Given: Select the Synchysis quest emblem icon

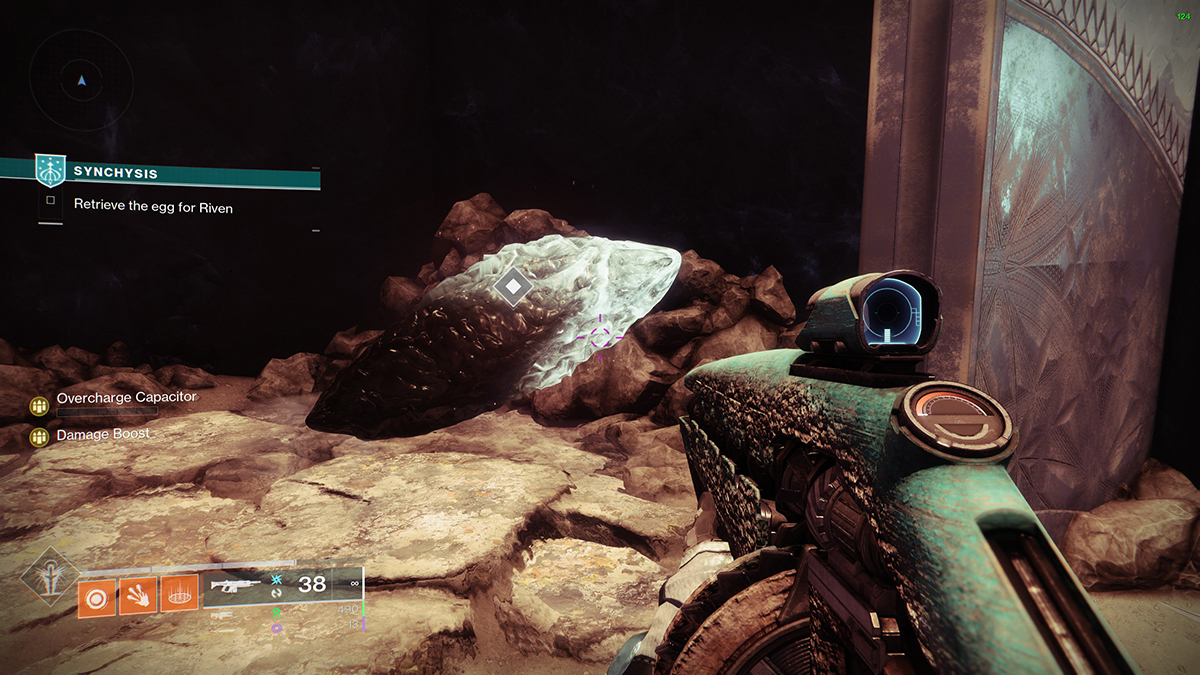Looking at the screenshot, I should [49, 171].
